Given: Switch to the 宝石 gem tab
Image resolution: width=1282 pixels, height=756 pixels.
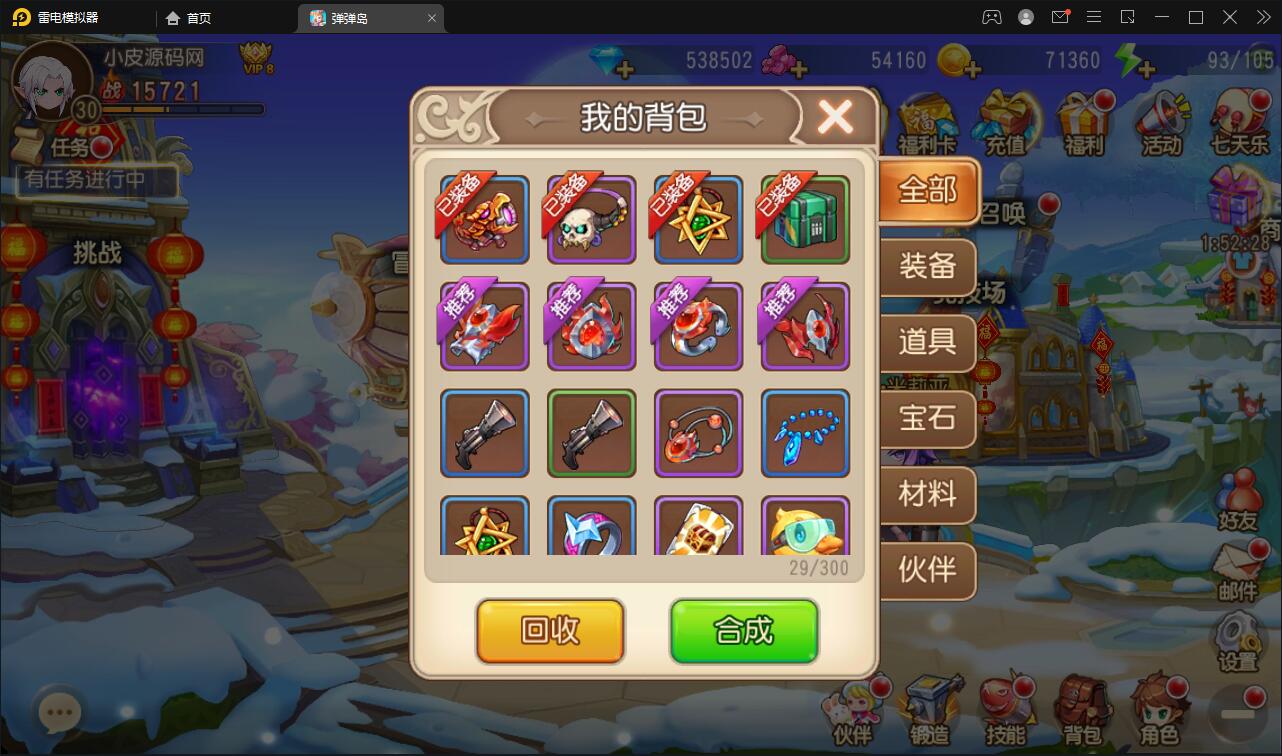Looking at the screenshot, I should click(x=926, y=419).
